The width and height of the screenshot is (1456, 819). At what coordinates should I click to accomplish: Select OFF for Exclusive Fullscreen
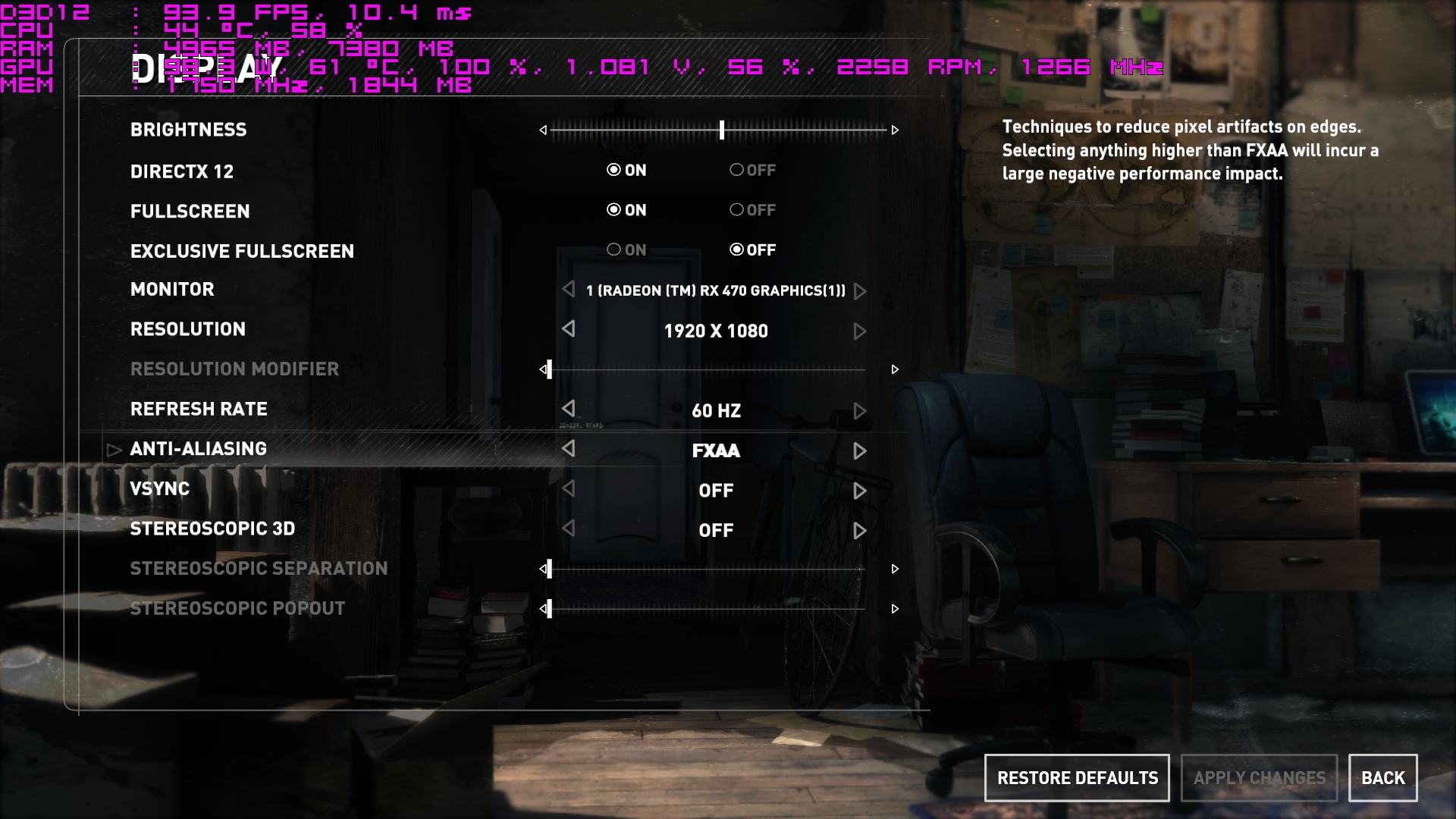tap(752, 250)
